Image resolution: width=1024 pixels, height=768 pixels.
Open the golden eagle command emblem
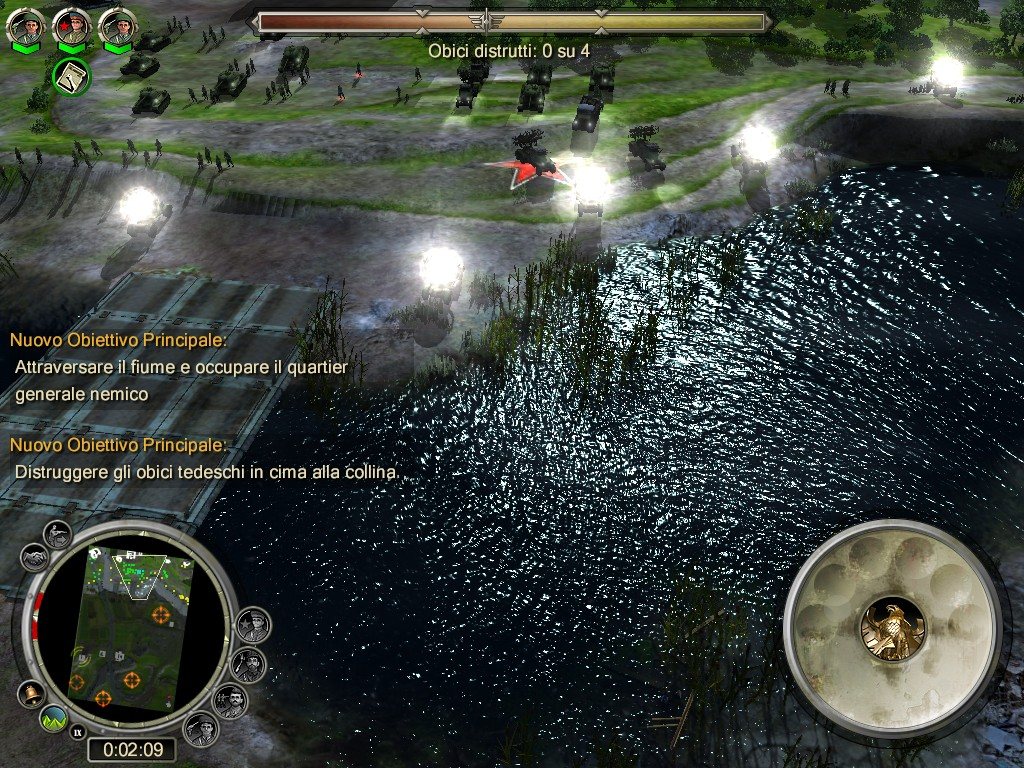[x=892, y=629]
